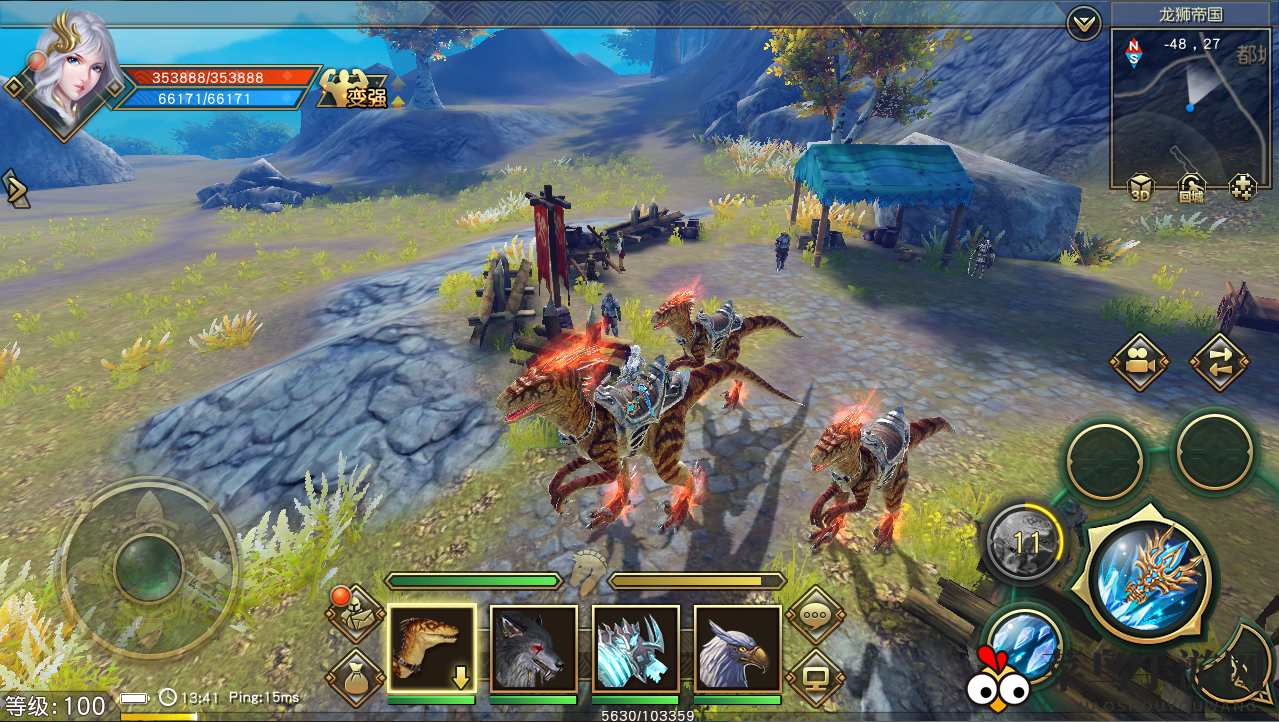This screenshot has width=1279, height=722.
Task: Tap the 变强 power-up button
Action: pos(353,90)
